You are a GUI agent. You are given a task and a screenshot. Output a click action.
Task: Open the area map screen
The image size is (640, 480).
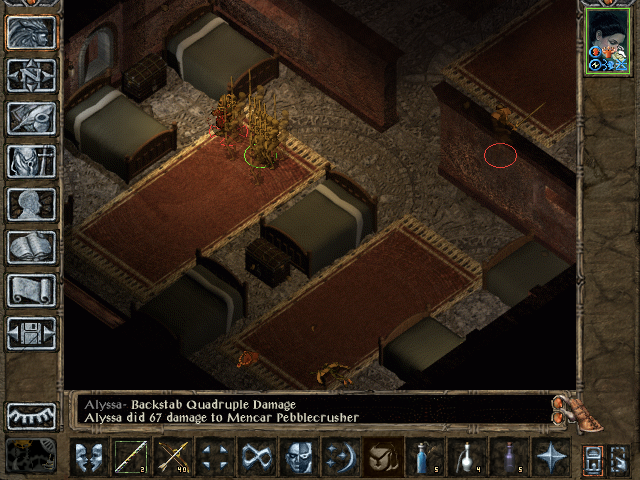(32, 75)
